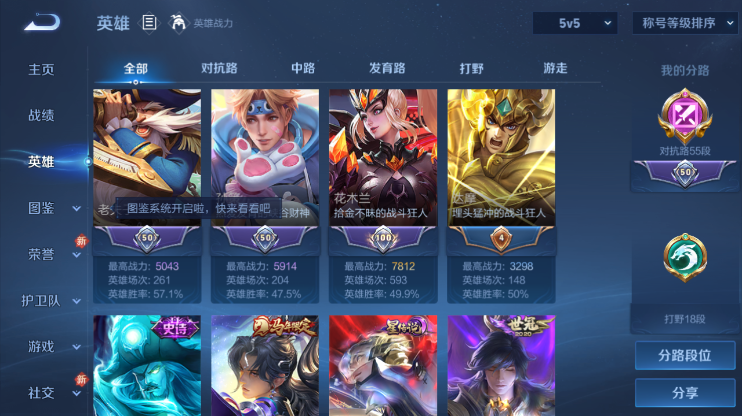Image resolution: width=742 pixels, height=416 pixels.
Task: Open the 称号等级排序 sort dropdown
Action: [x=685, y=23]
